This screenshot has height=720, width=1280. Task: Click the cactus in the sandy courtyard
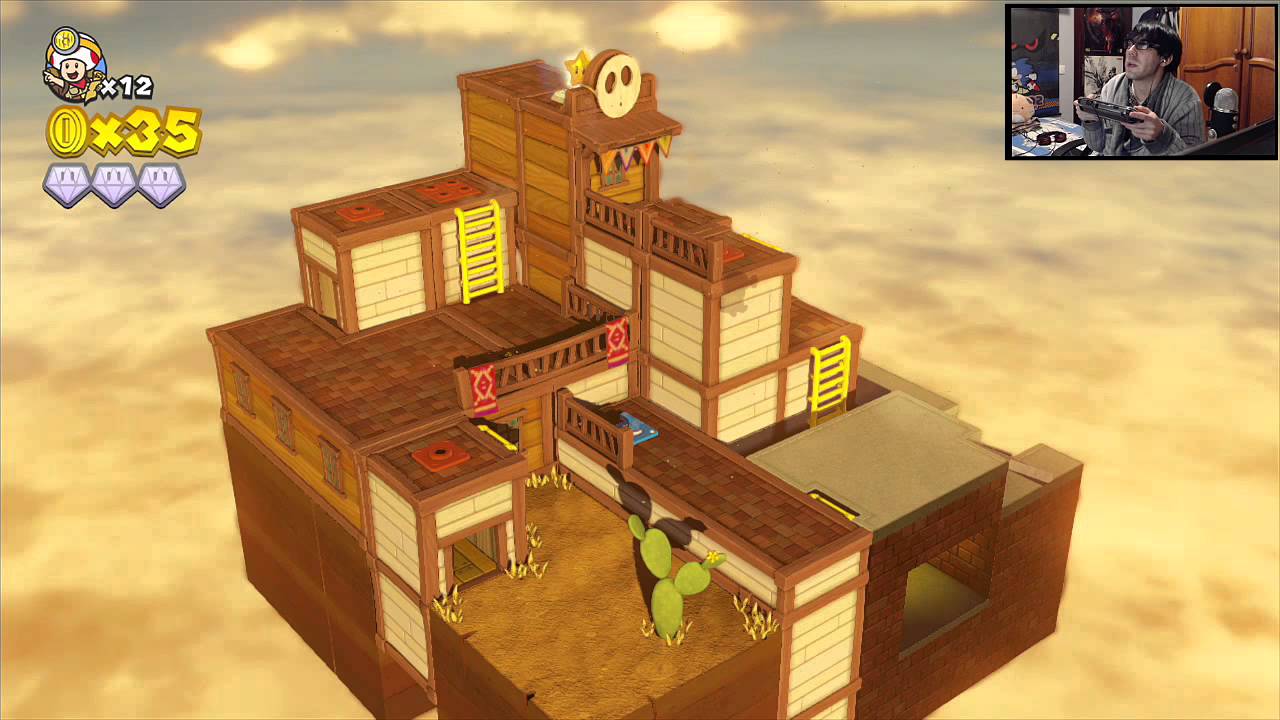click(x=666, y=580)
